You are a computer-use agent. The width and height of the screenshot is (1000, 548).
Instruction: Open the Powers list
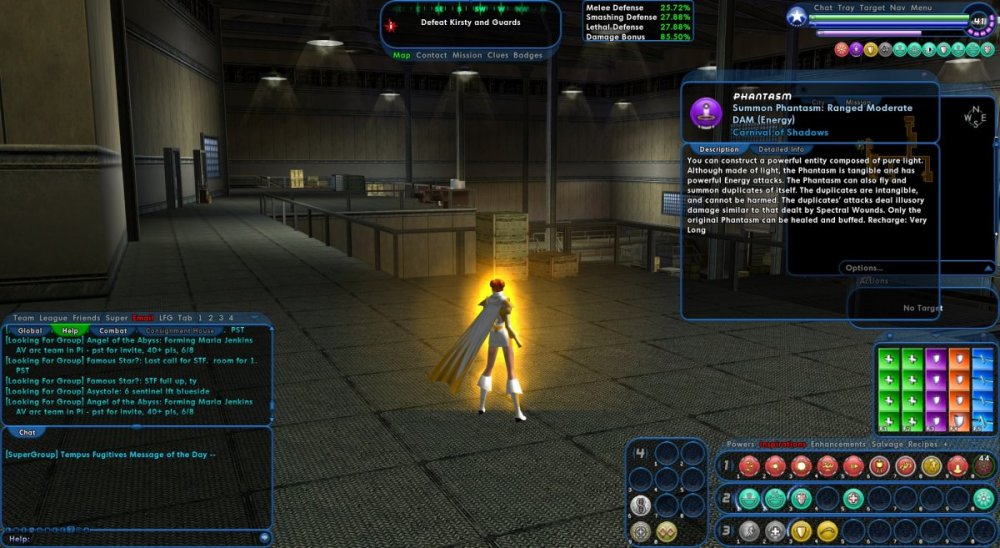740,444
